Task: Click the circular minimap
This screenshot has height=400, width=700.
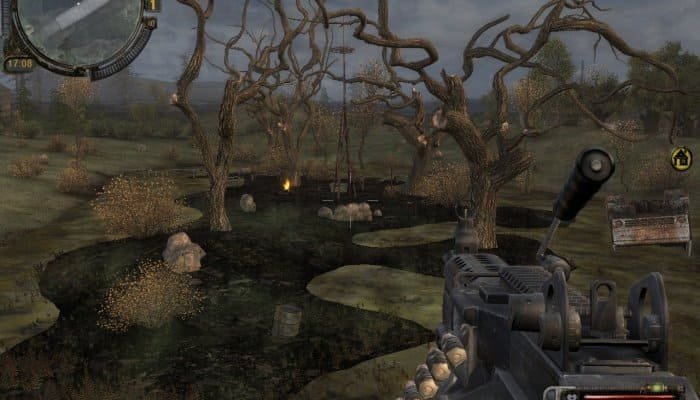Action: (x=78, y=28)
